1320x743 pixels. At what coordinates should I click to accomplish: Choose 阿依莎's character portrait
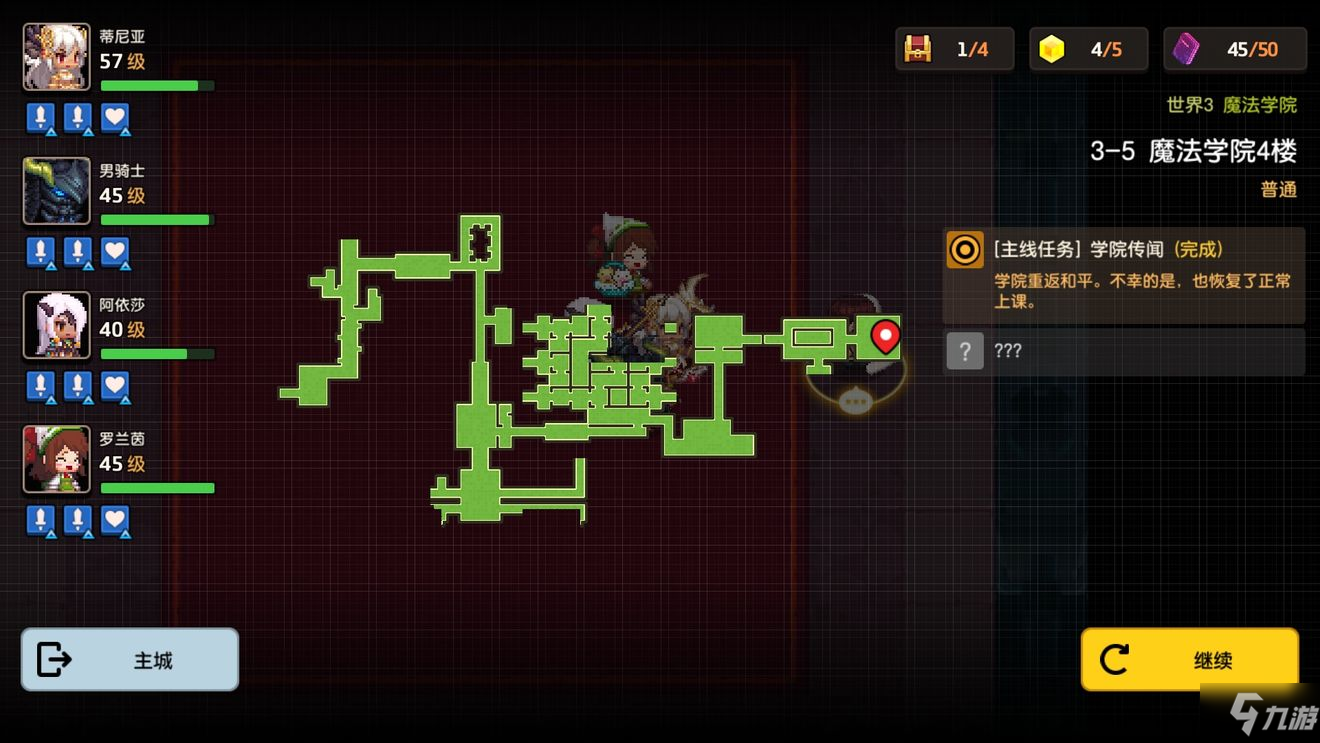tap(57, 325)
